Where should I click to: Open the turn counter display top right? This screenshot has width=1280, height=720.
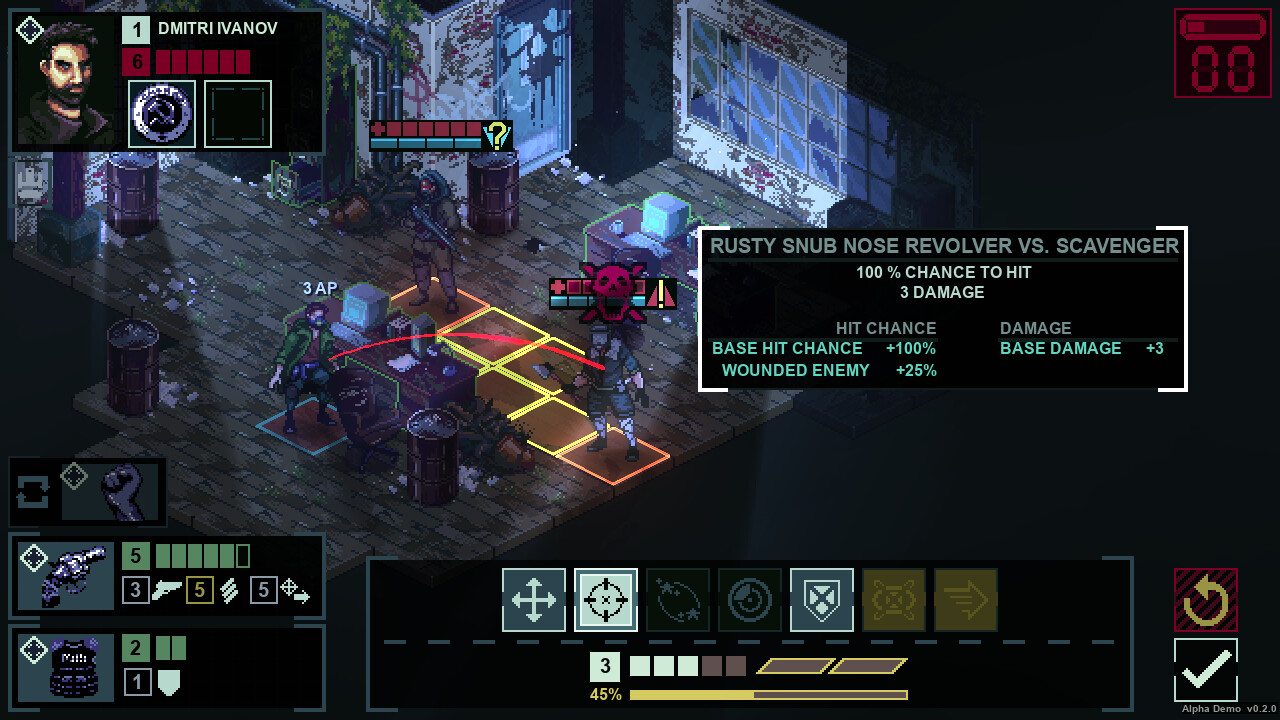pos(1220,52)
